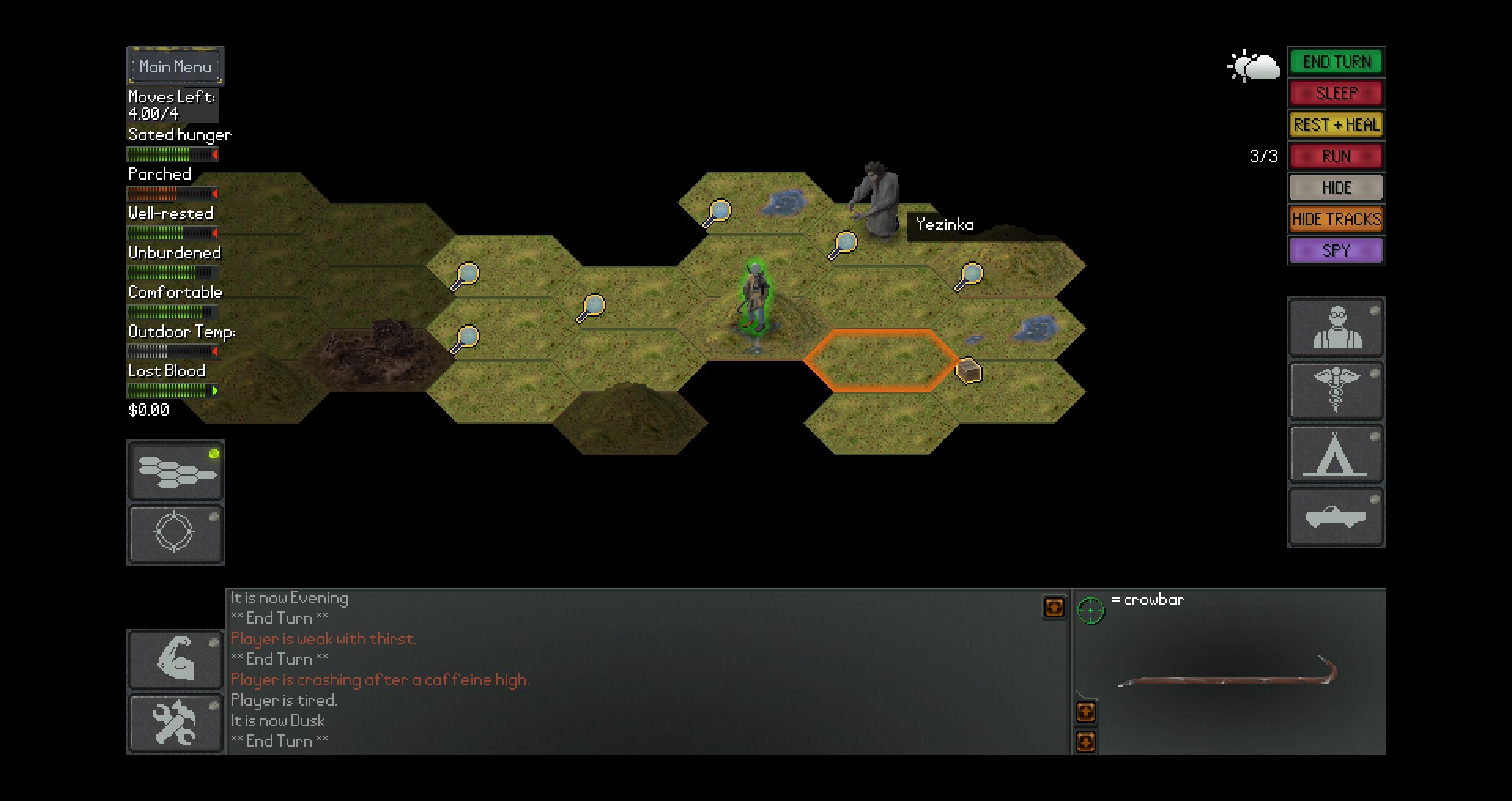Toggle the HIDE action
The width and height of the screenshot is (1512, 801).
point(1336,187)
